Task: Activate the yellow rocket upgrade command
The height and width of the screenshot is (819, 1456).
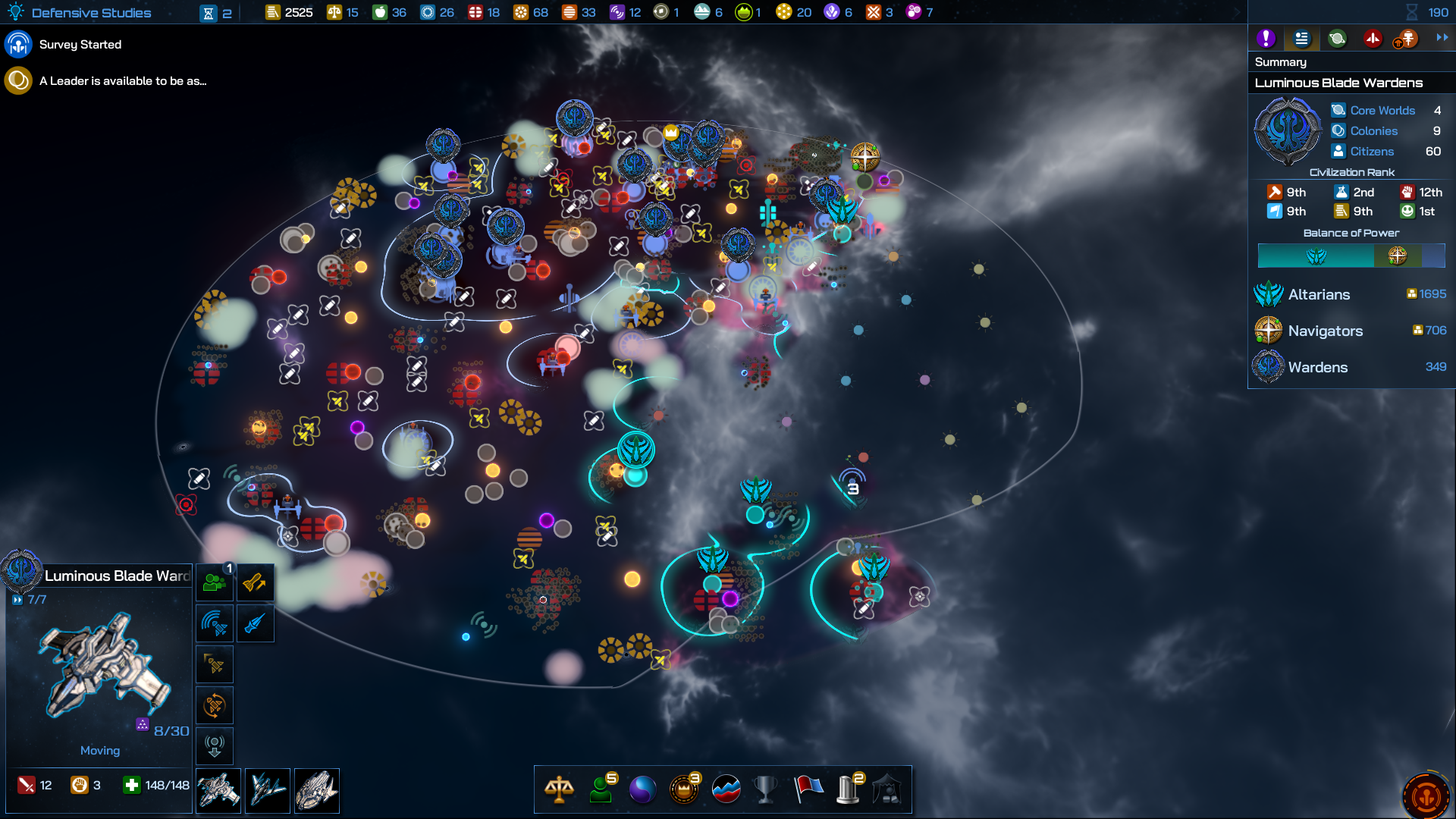Action: pyautogui.click(x=255, y=583)
